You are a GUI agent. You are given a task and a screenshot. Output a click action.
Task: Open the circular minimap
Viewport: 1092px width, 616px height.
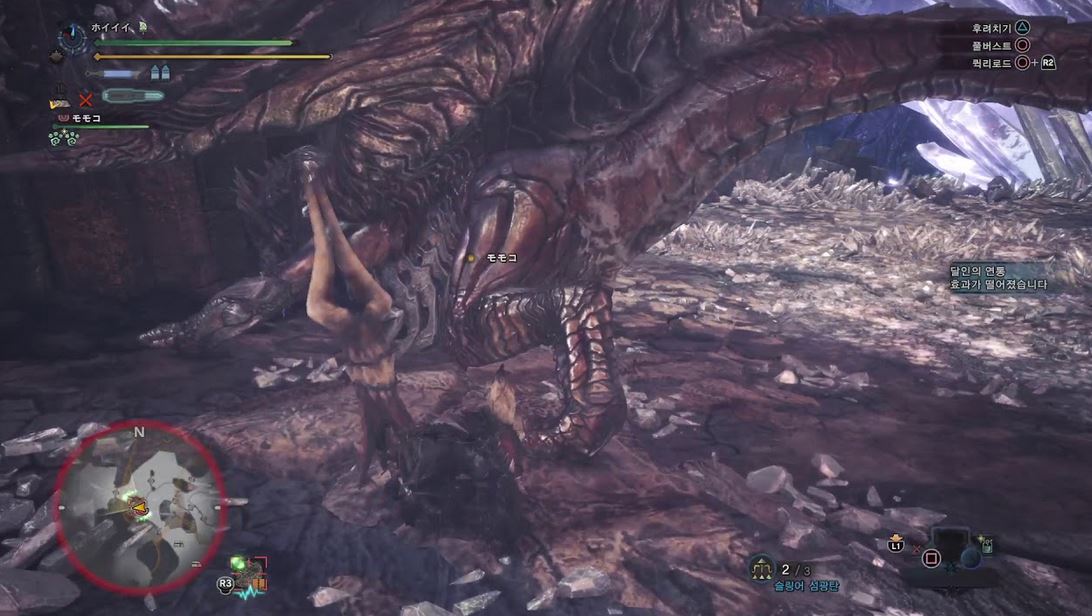point(138,506)
